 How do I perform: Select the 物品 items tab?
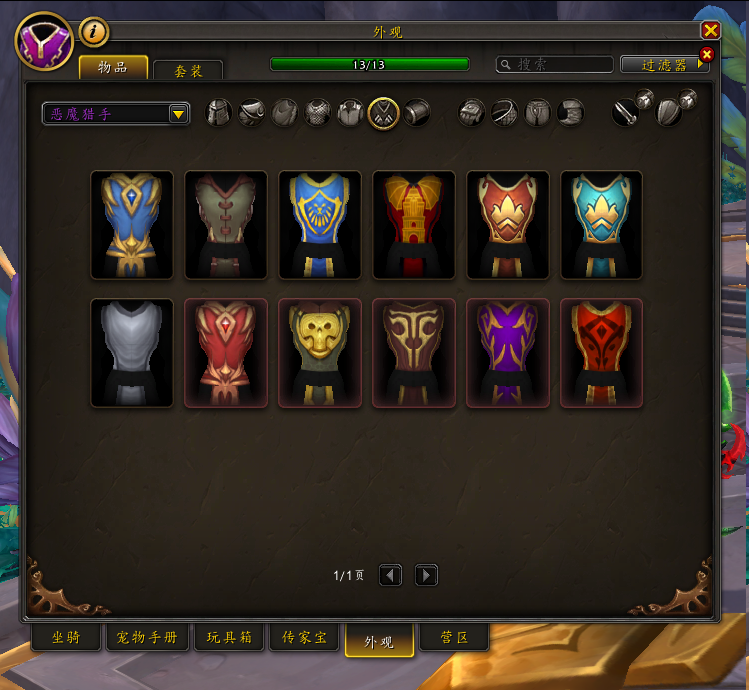click(113, 67)
